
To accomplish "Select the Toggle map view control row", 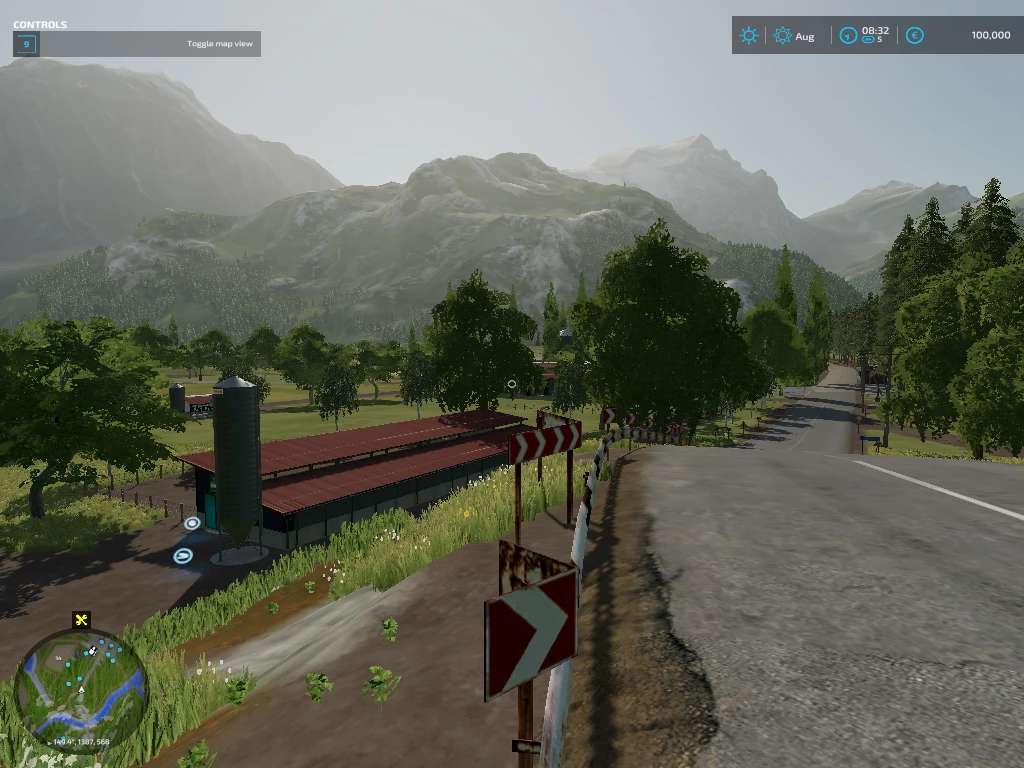I will click(x=137, y=44).
